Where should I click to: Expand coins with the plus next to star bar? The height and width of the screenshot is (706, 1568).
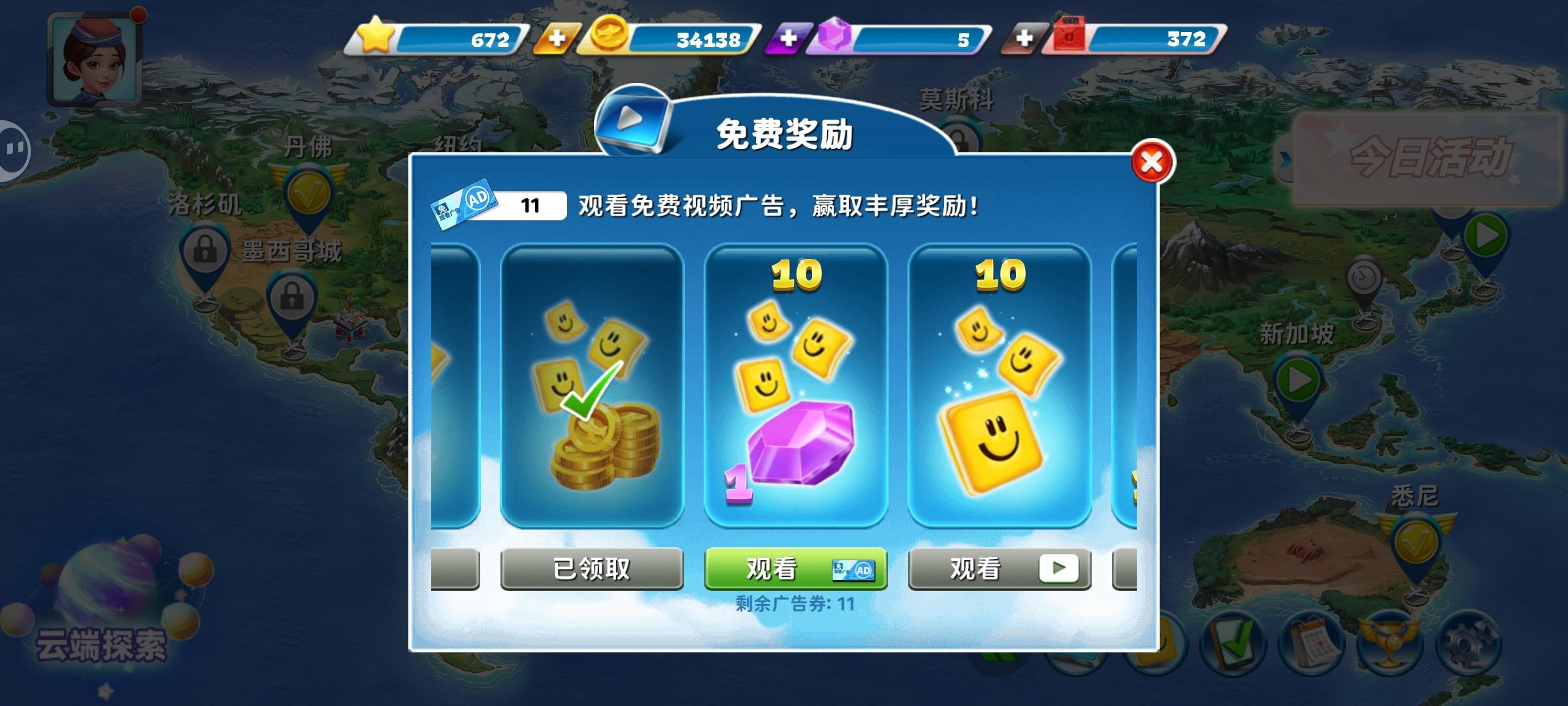(557, 39)
